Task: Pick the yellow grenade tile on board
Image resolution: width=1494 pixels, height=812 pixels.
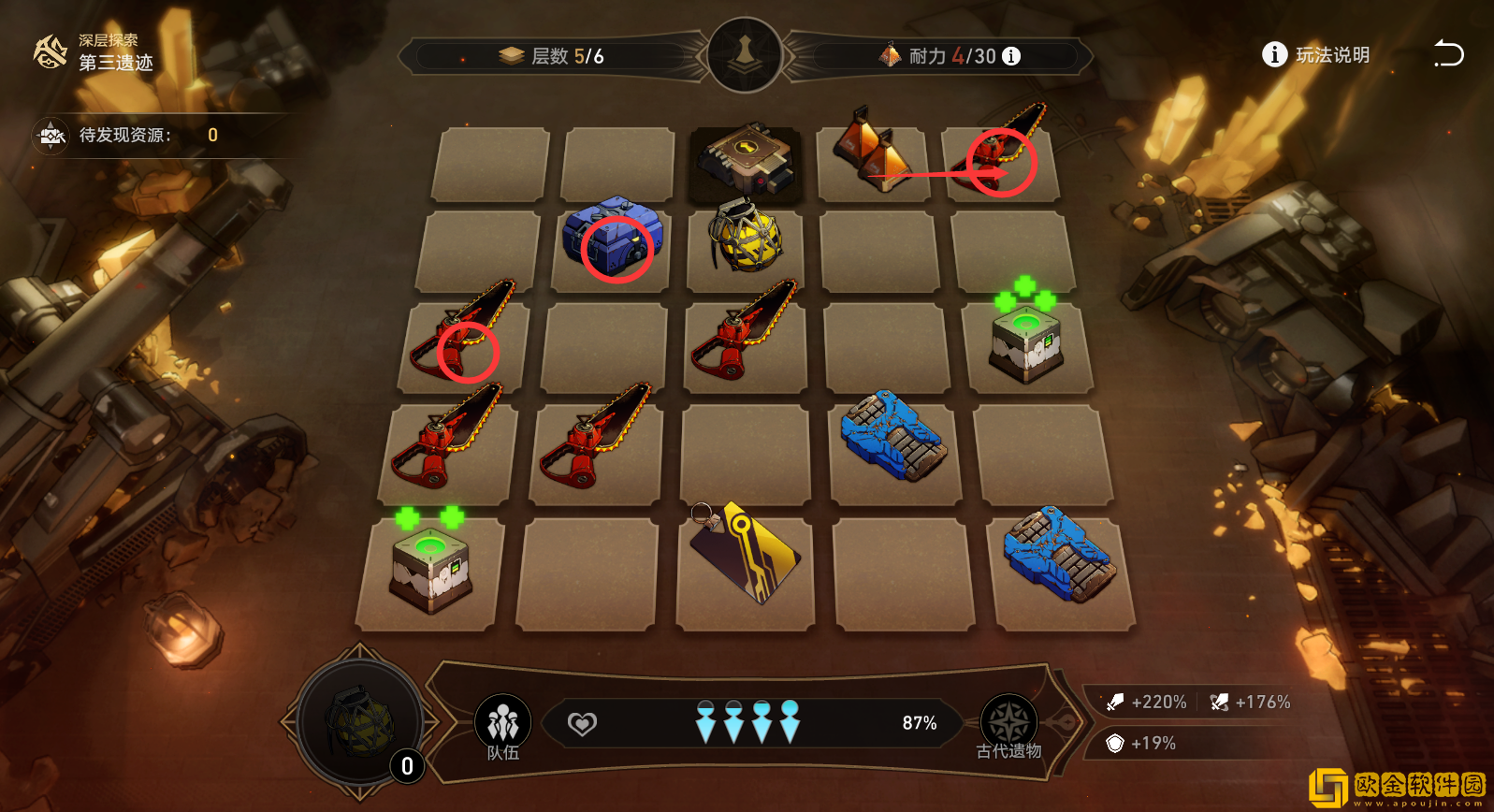Action: (x=745, y=237)
